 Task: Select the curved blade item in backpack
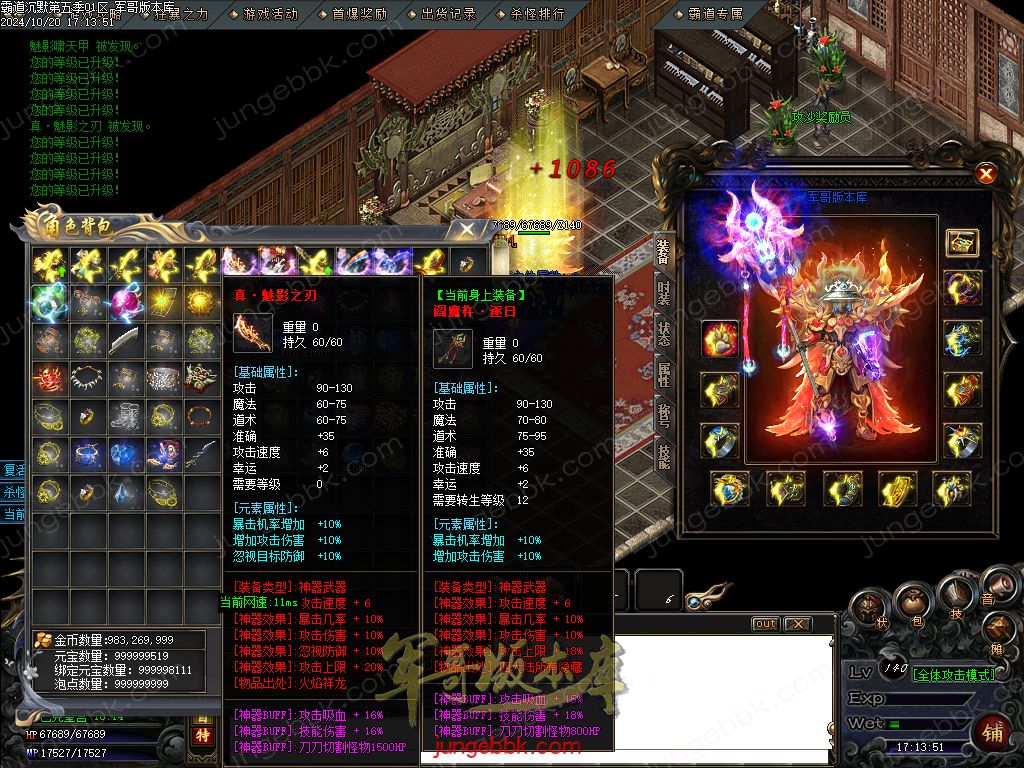126,341
